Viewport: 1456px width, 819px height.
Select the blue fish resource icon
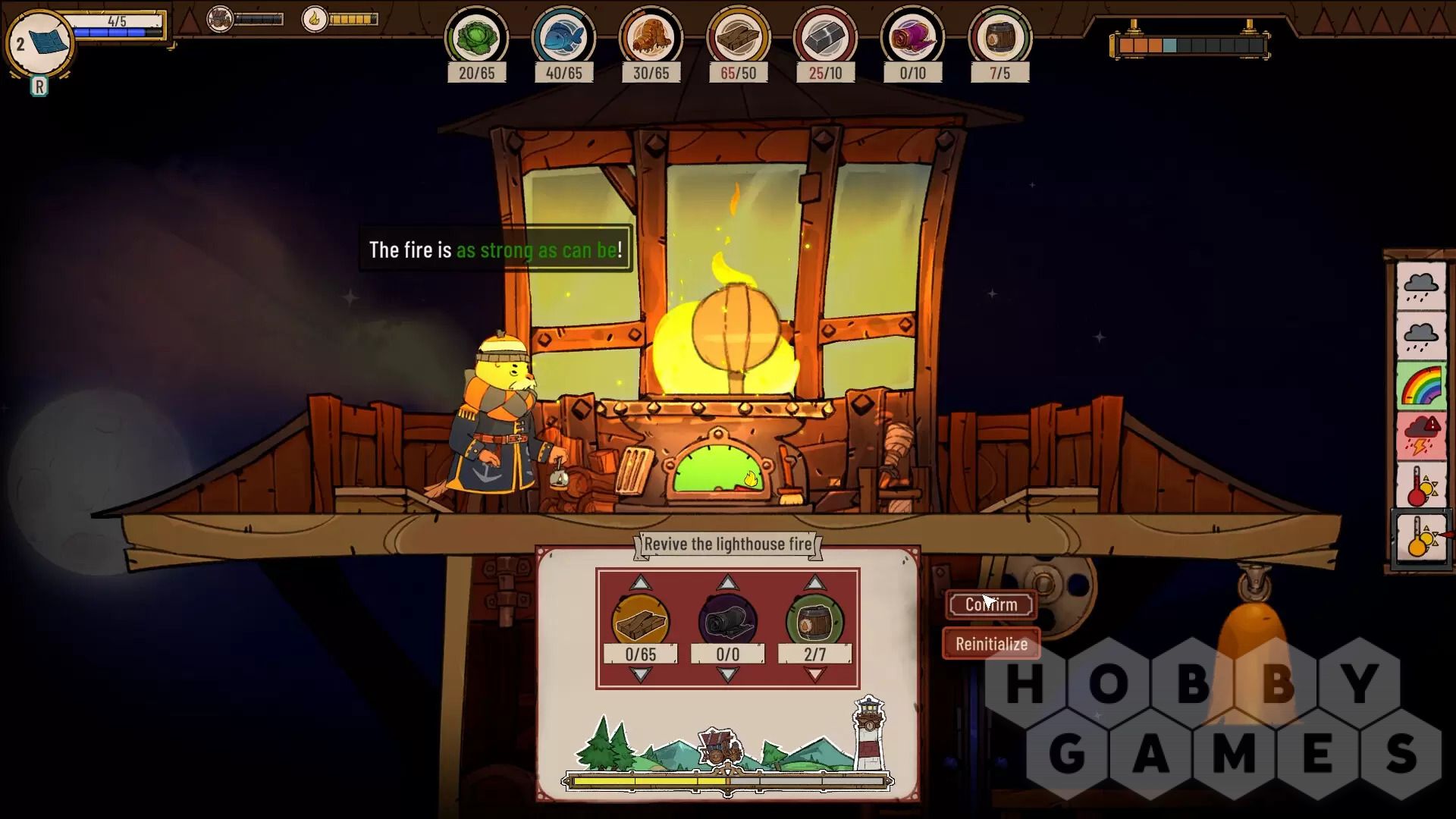563,38
